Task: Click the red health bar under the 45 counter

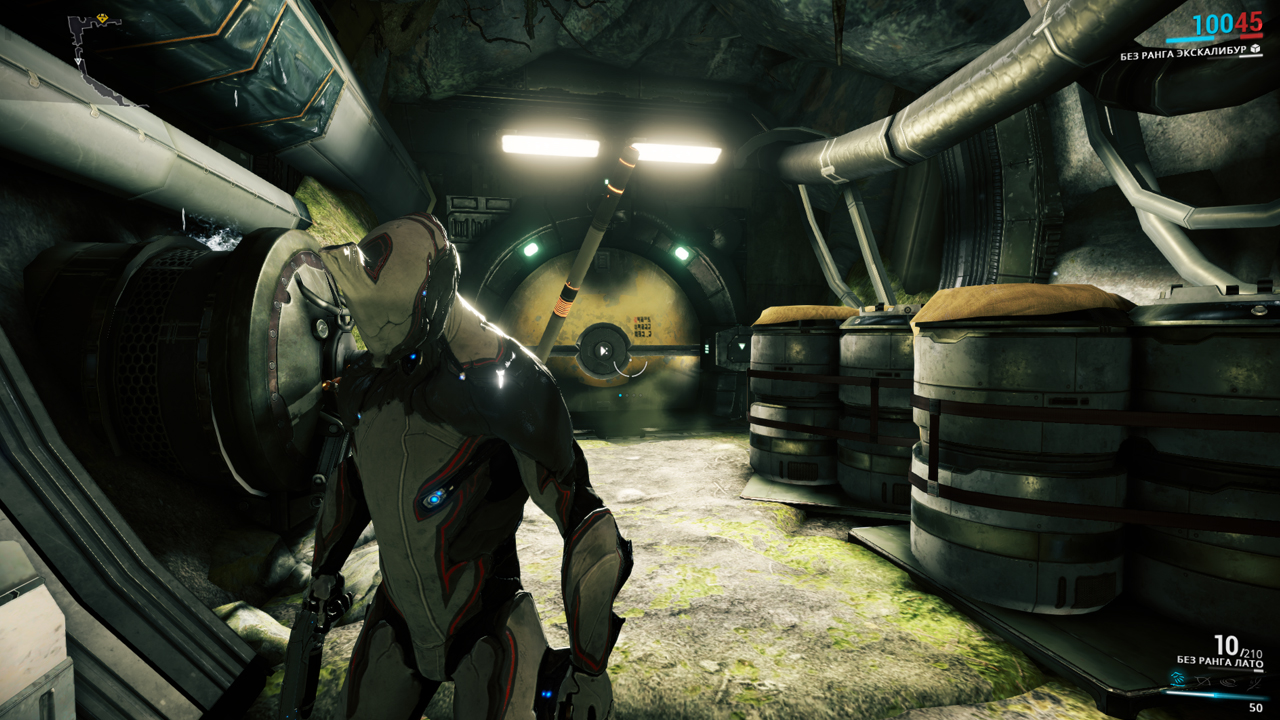Action: [1250, 37]
